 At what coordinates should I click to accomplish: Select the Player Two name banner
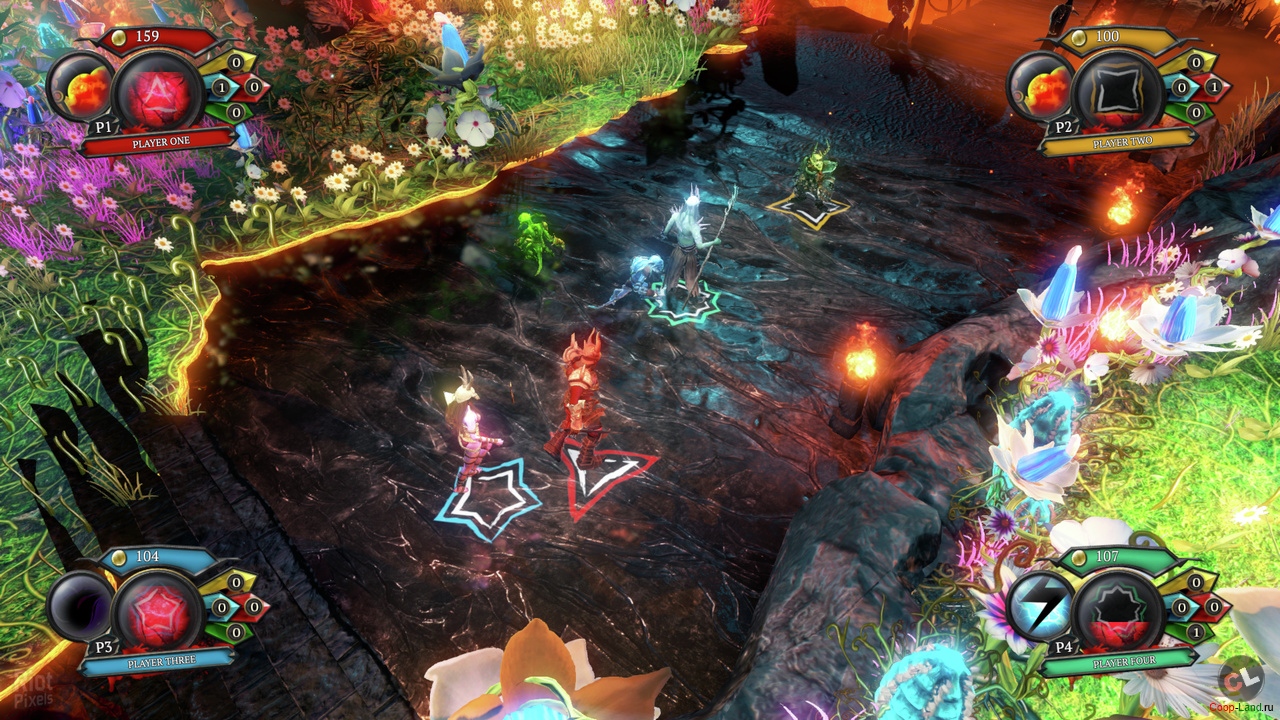coord(1122,142)
